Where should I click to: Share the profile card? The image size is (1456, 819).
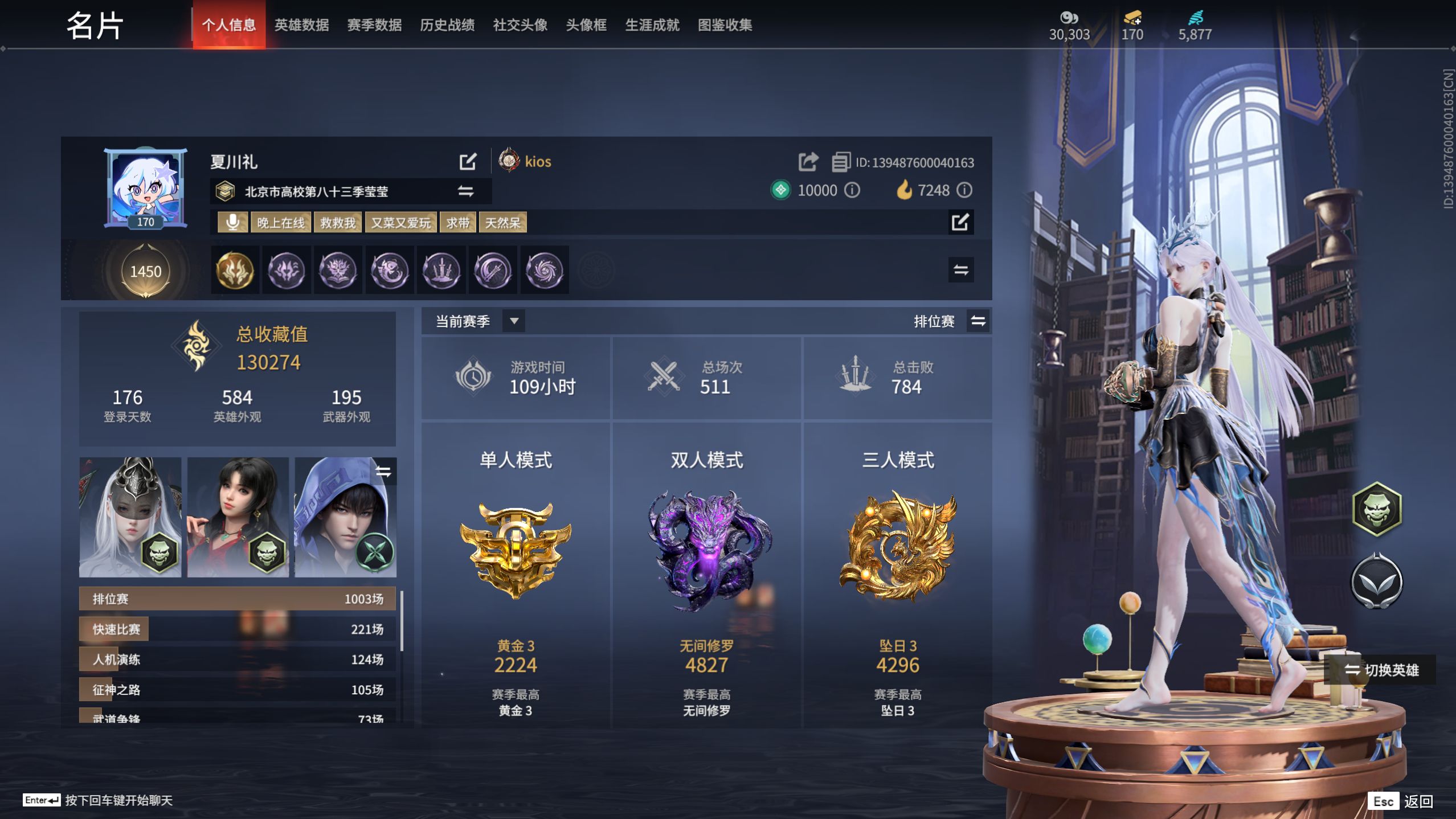coord(808,161)
